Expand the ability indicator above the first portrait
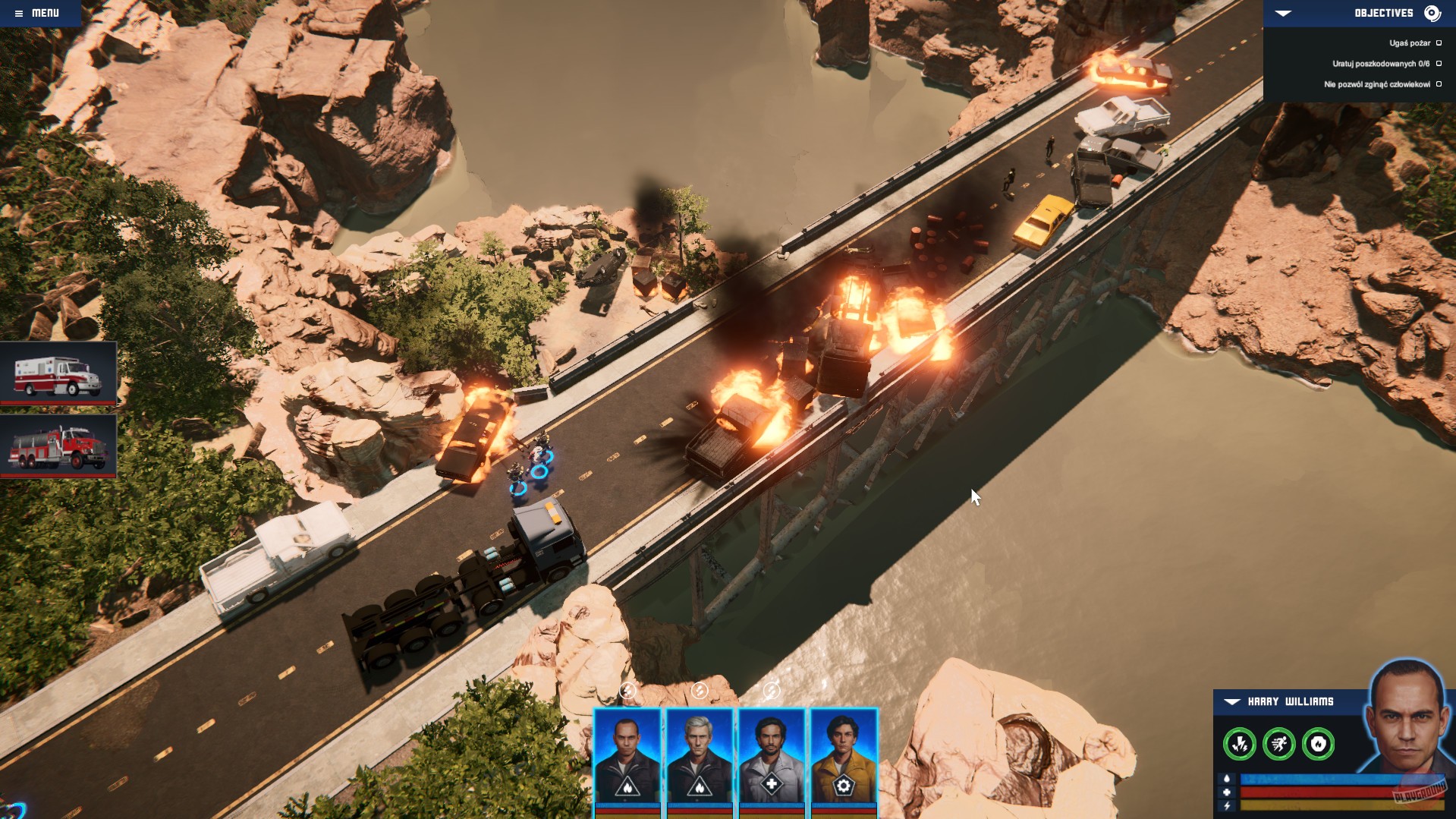This screenshot has width=1456, height=819. pyautogui.click(x=628, y=690)
